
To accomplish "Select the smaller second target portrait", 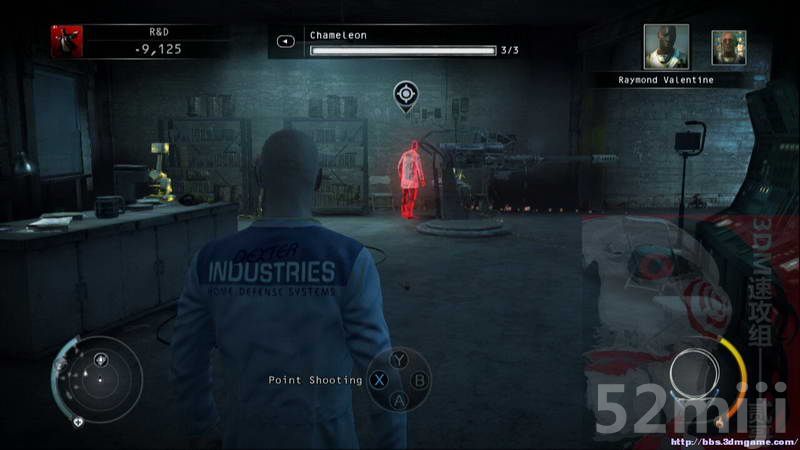I will tap(728, 47).
